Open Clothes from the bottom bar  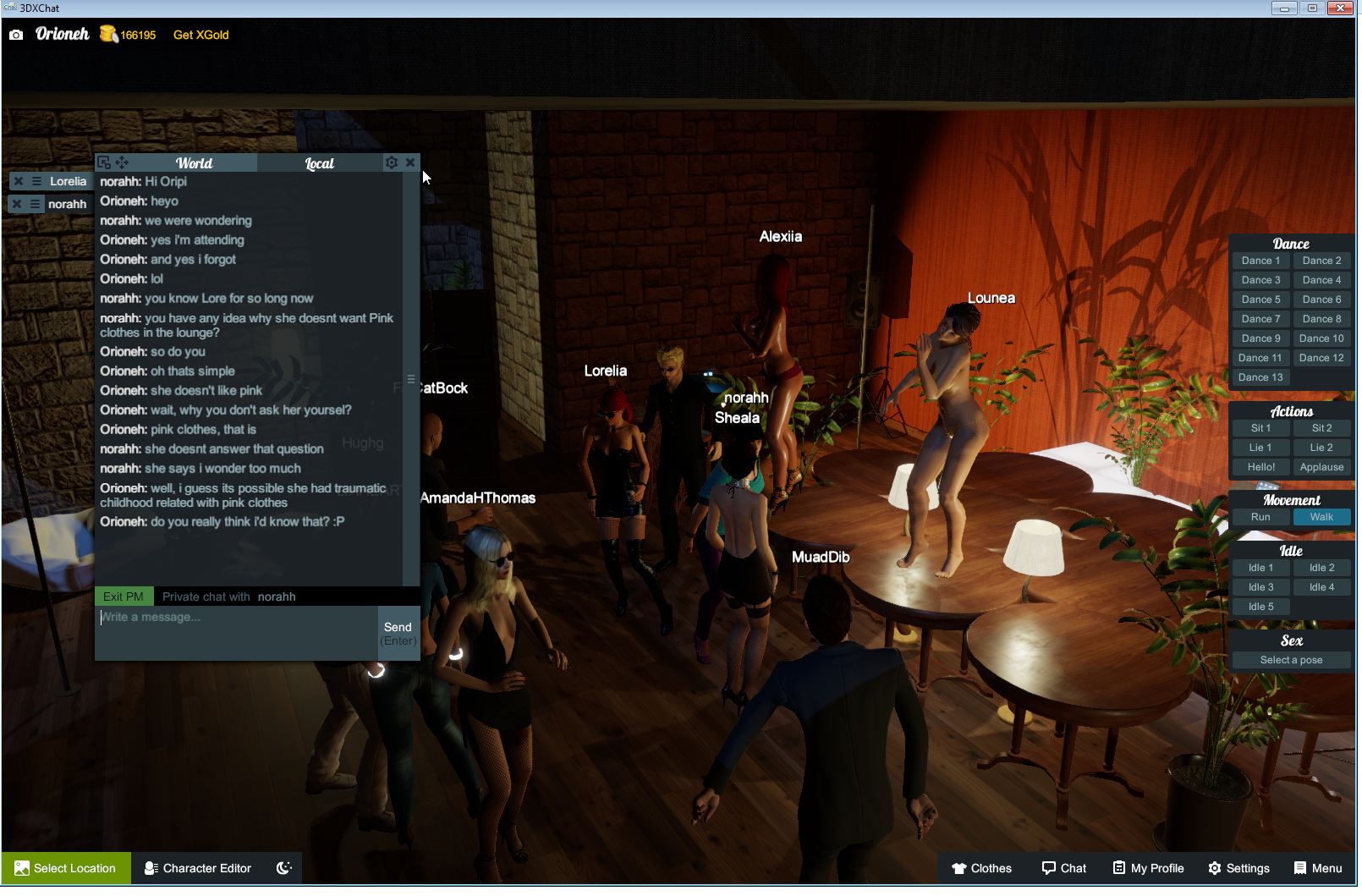(x=982, y=868)
